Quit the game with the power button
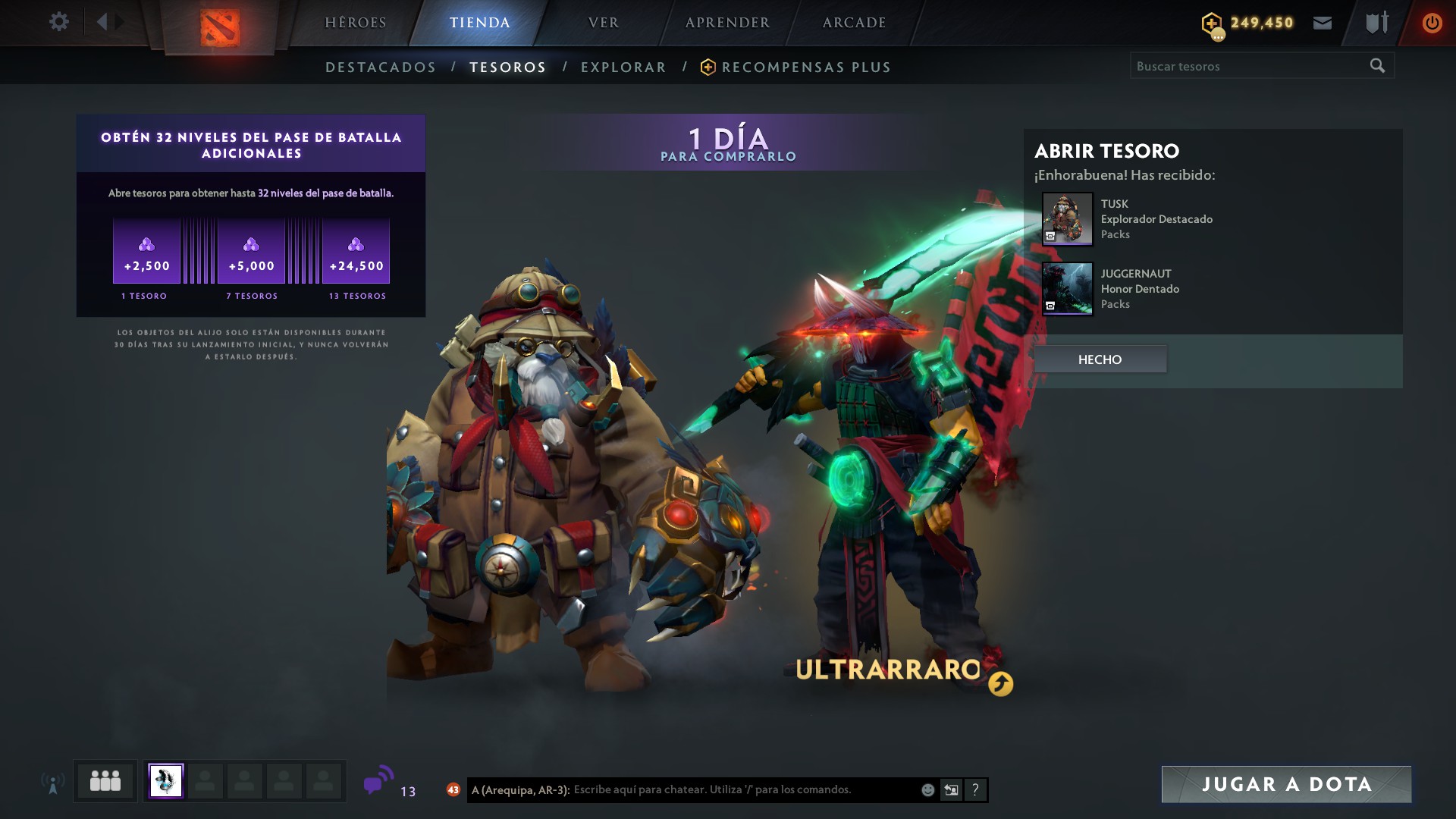The height and width of the screenshot is (819, 1456). (1432, 23)
